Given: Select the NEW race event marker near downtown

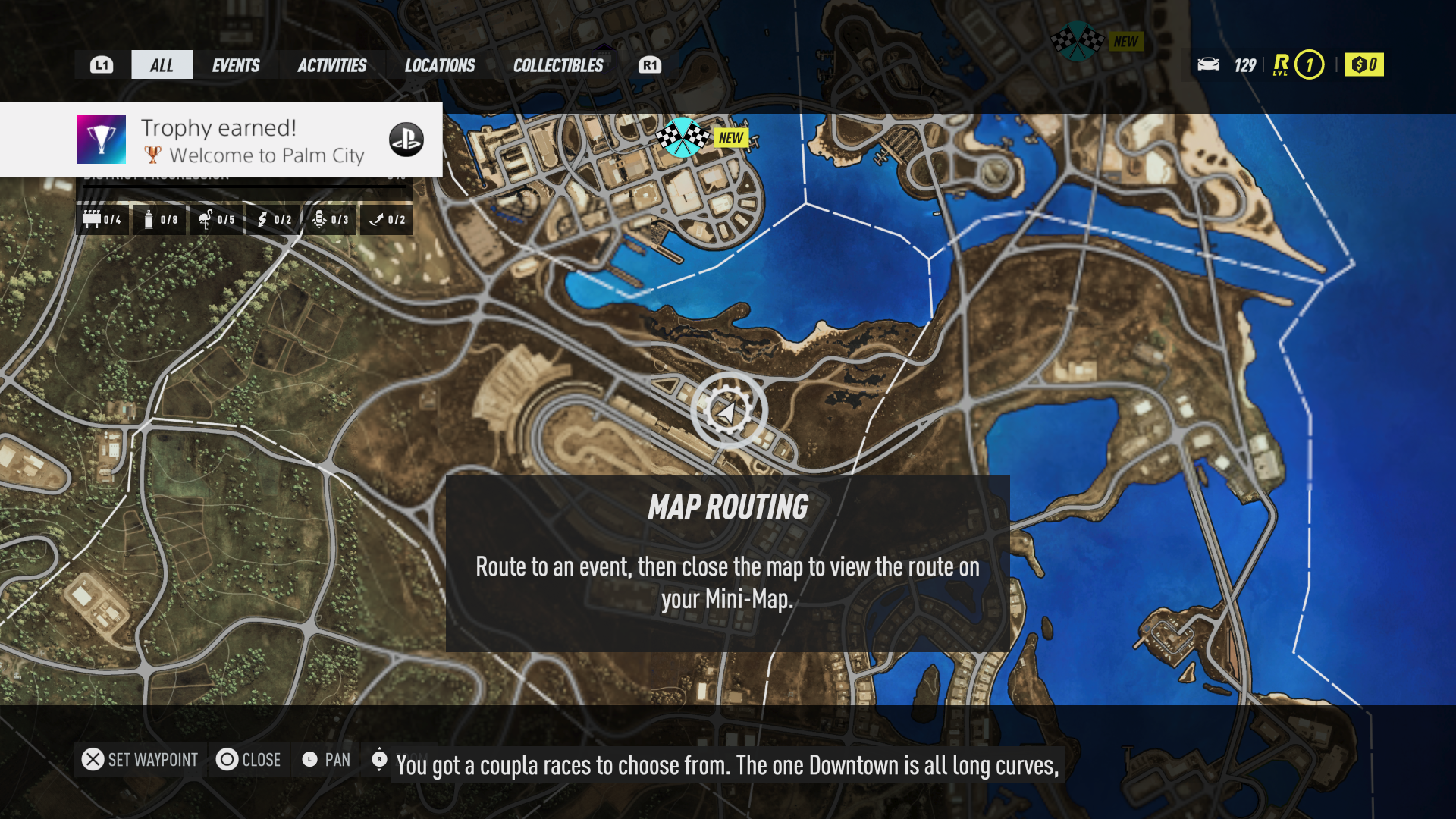Looking at the screenshot, I should point(682,137).
